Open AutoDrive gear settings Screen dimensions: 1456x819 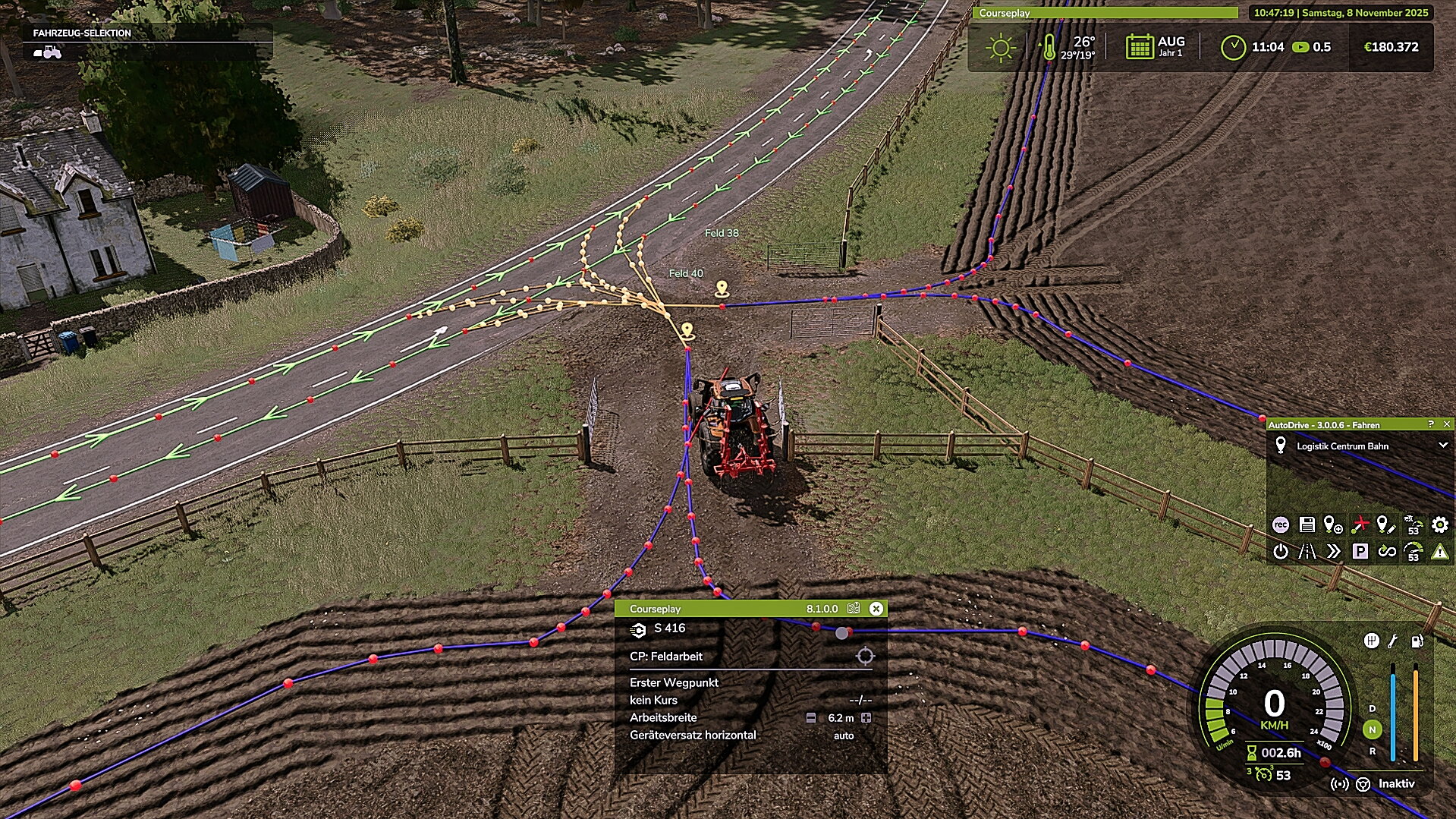click(1439, 524)
